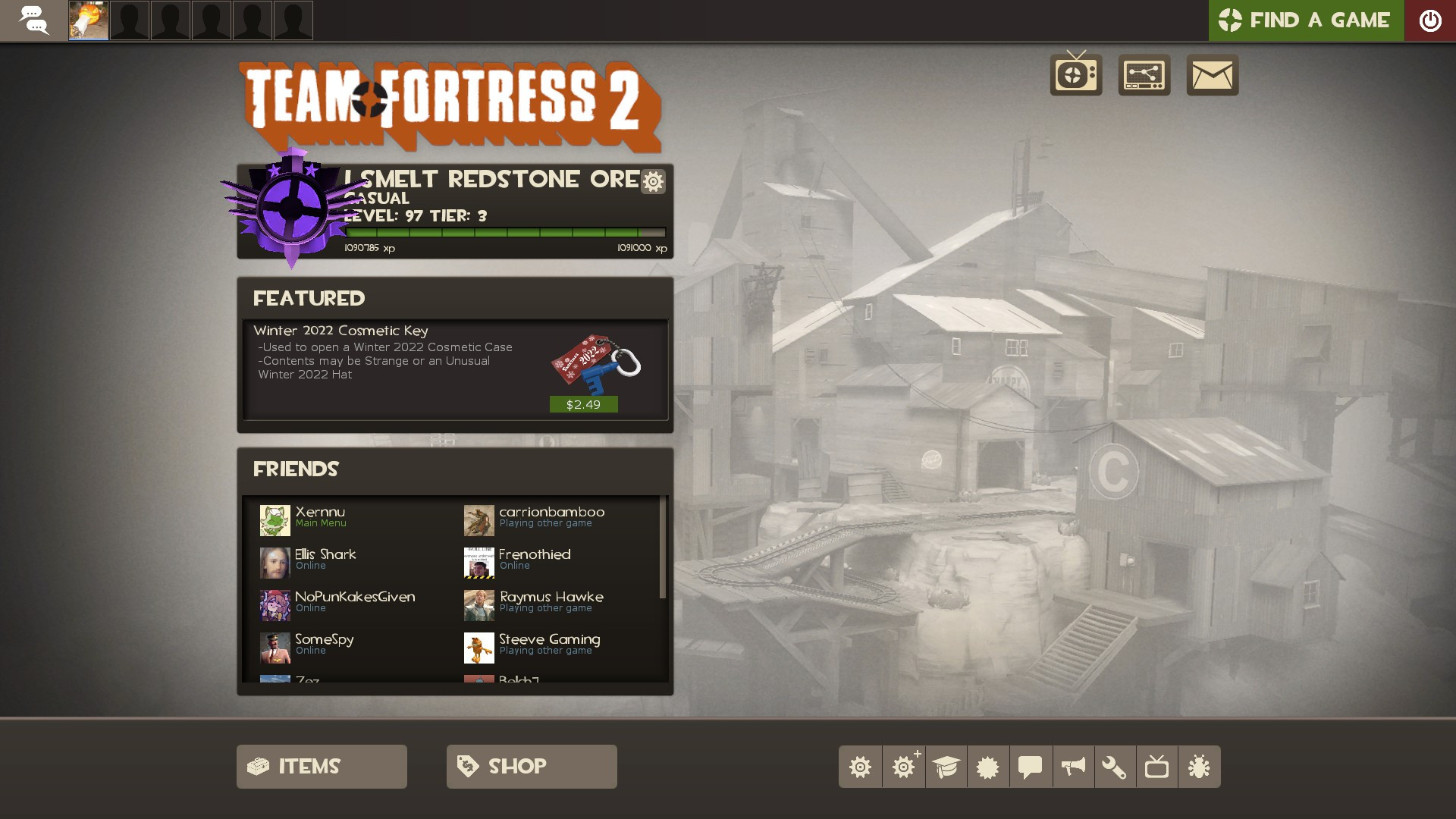The height and width of the screenshot is (819, 1456).
Task: Open Advanced Options via the gear-plus icon
Action: click(x=905, y=766)
